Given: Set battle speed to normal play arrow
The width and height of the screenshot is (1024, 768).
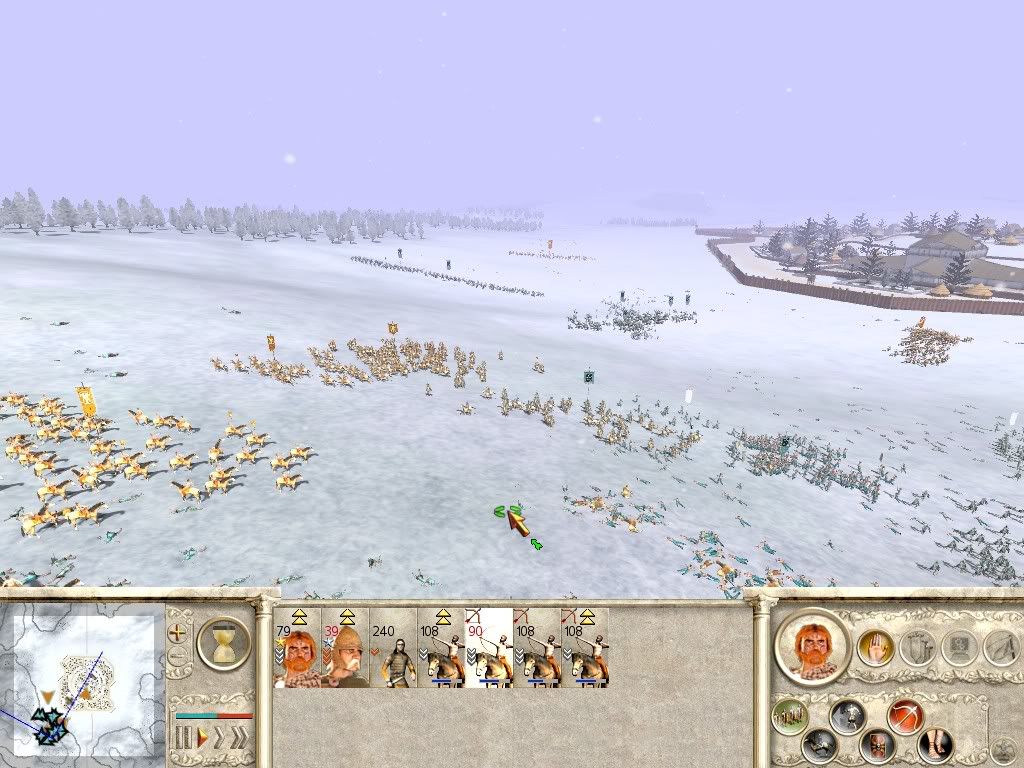Looking at the screenshot, I should 202,737.
